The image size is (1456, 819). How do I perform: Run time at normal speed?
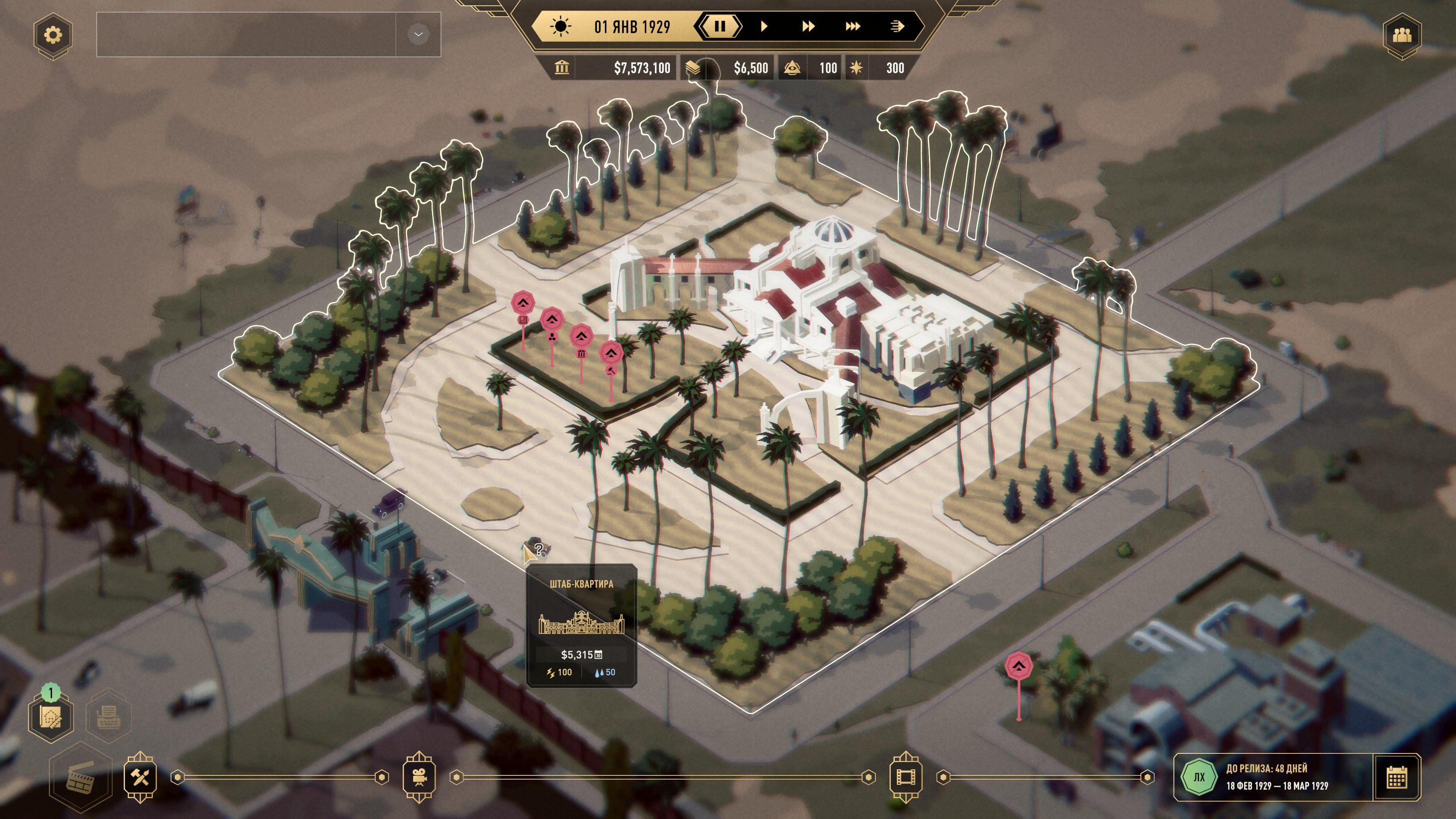point(764,26)
